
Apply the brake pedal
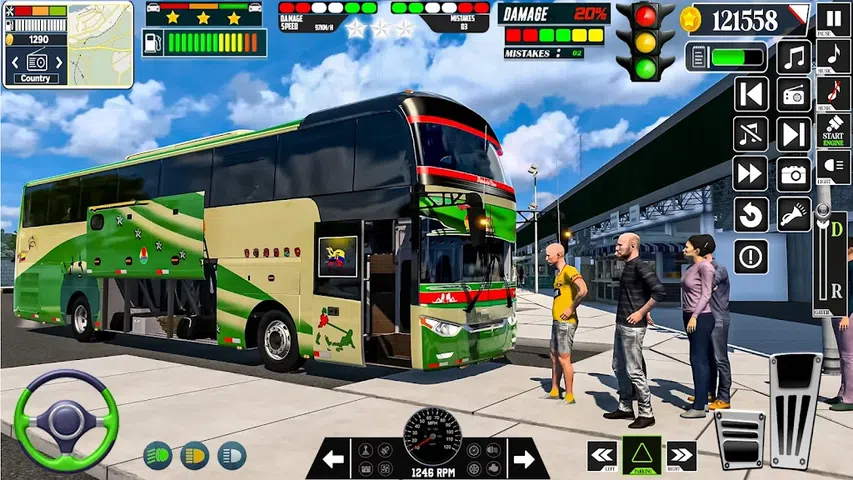(739, 438)
